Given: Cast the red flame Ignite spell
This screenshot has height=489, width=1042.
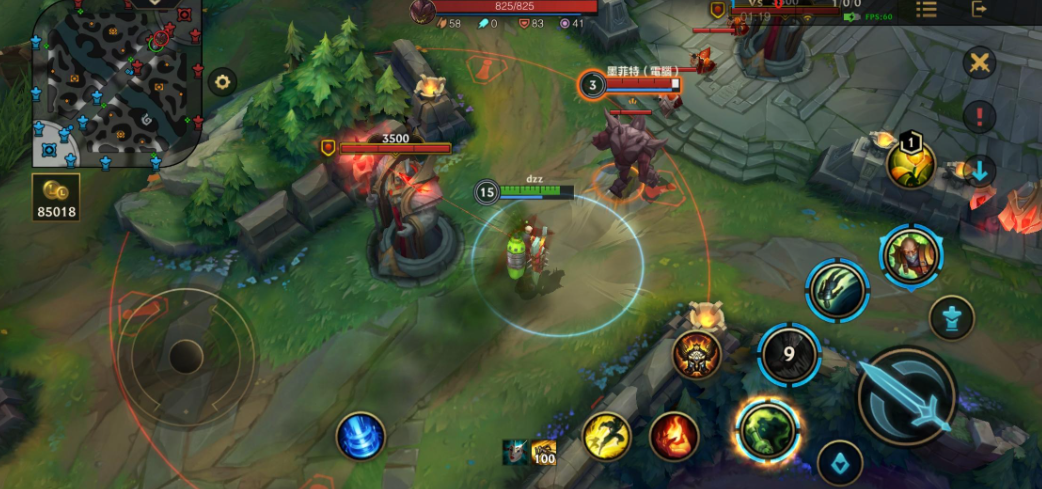Looking at the screenshot, I should (x=674, y=436).
